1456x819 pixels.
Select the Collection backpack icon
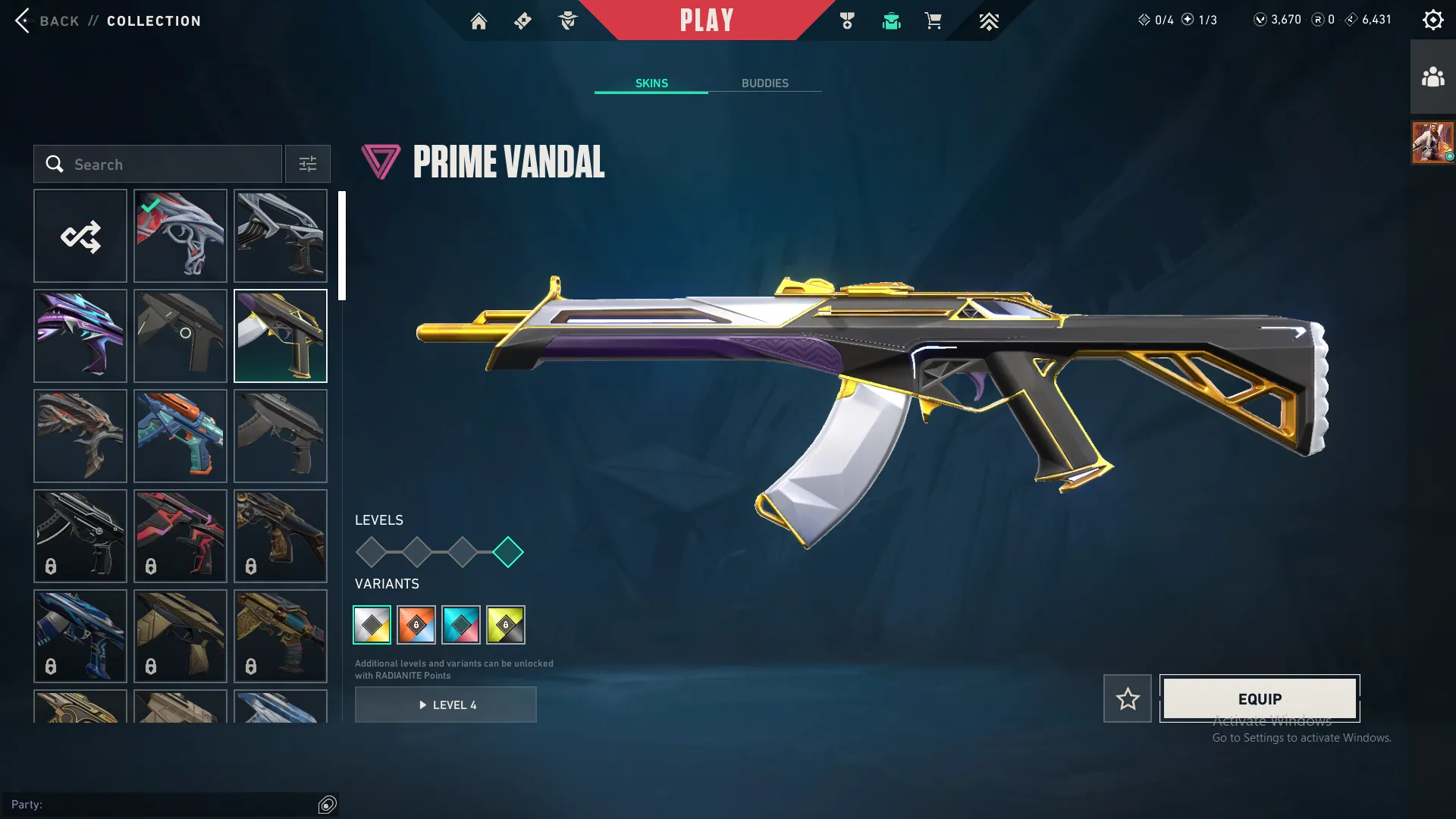891,21
